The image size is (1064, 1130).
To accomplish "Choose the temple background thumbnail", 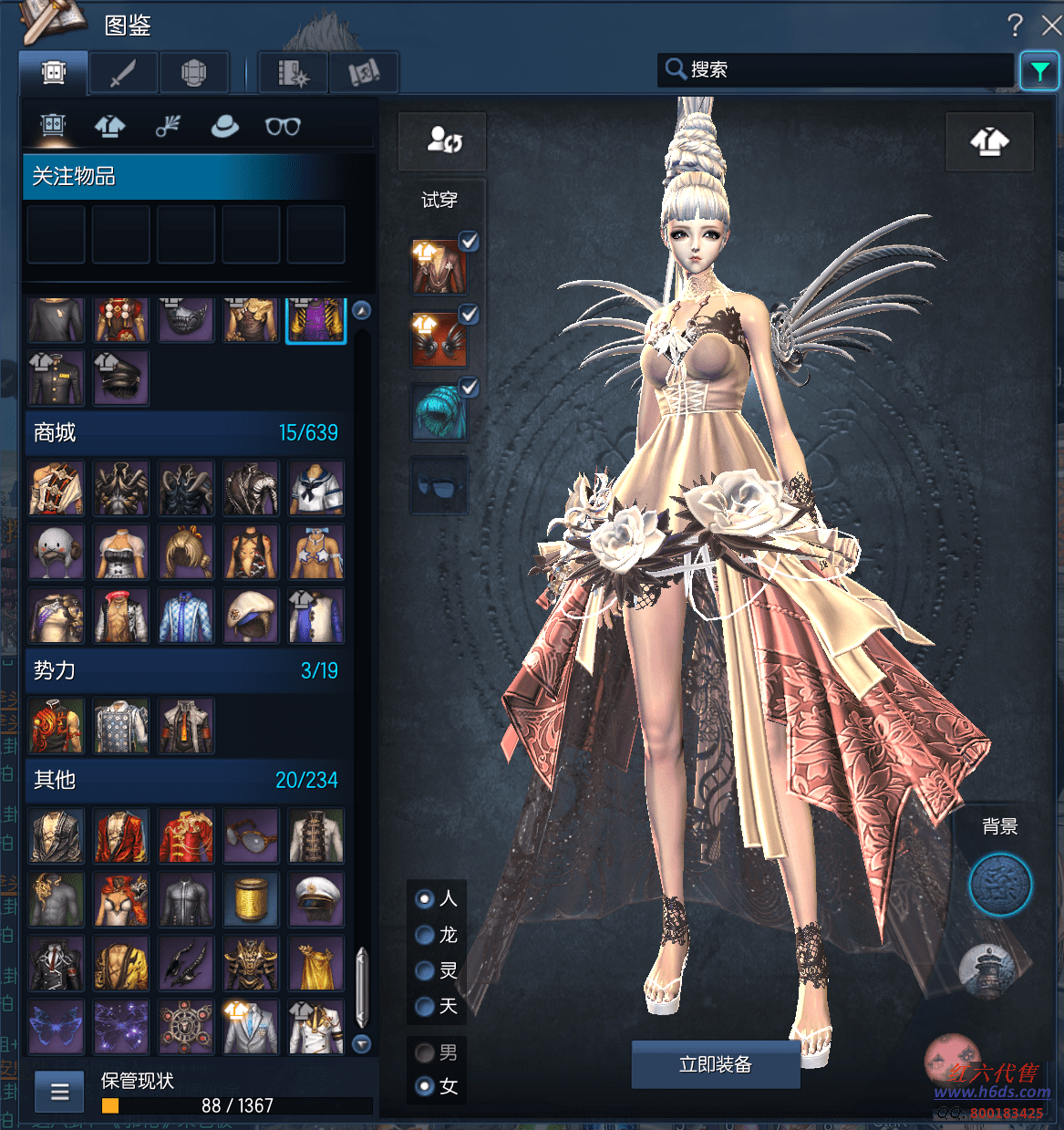I will click(988, 969).
